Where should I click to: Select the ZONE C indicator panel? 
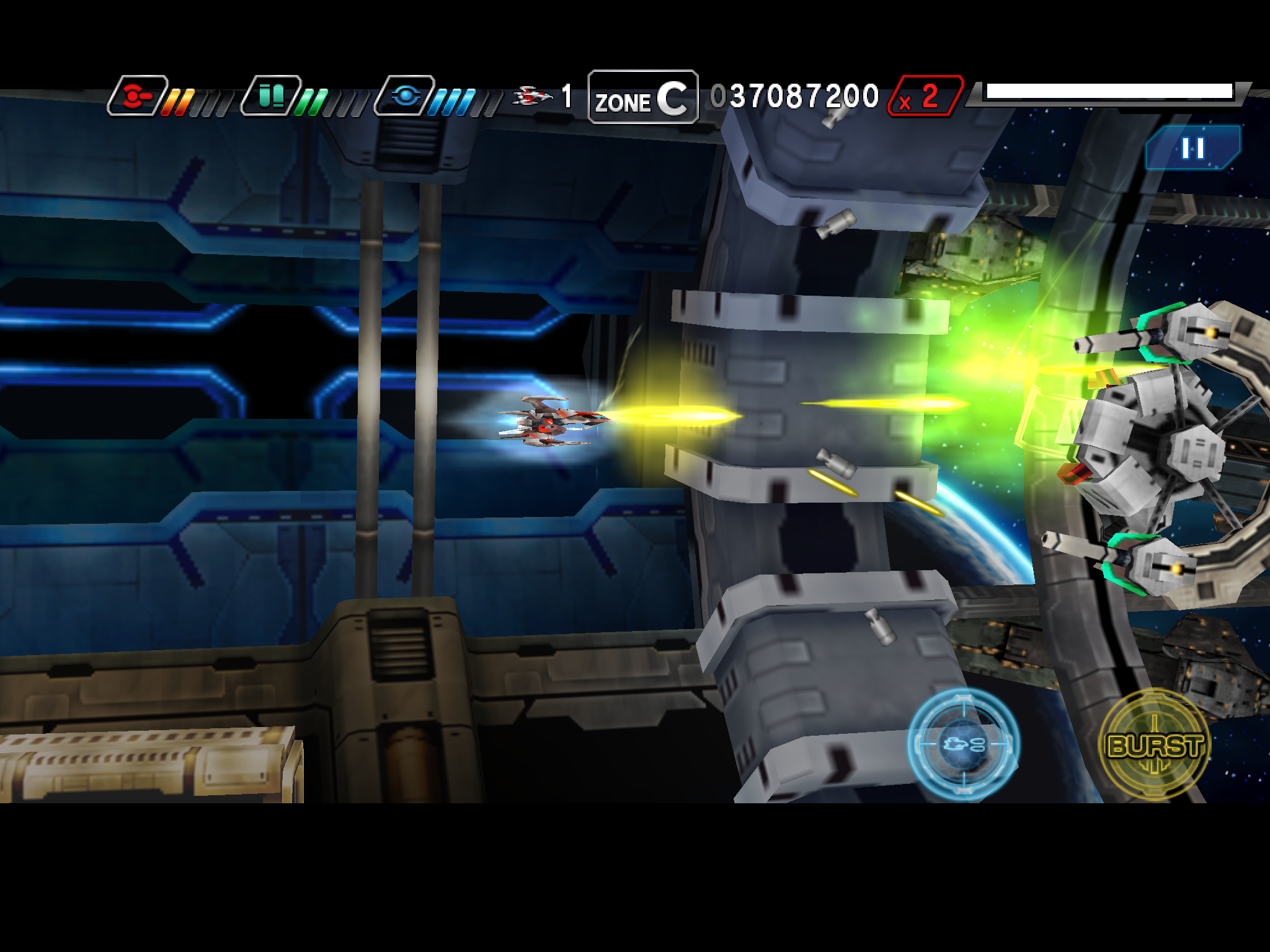click(642, 97)
